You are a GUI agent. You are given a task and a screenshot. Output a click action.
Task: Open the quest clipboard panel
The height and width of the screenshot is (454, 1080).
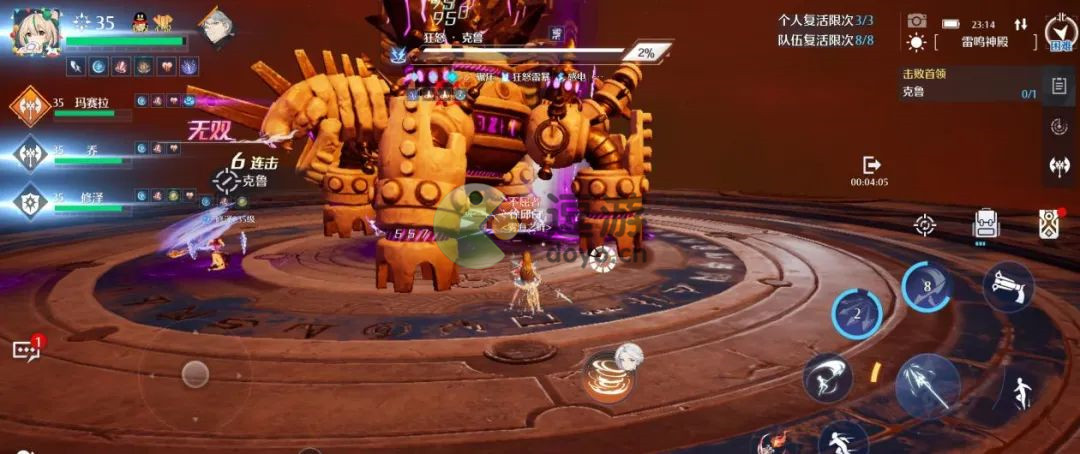[x=1059, y=87]
